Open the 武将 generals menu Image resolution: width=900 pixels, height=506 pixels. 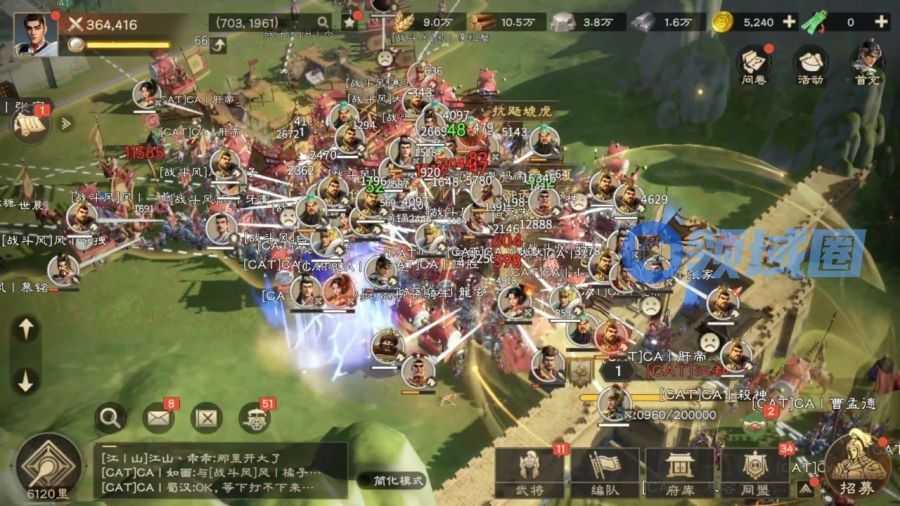coord(529,470)
